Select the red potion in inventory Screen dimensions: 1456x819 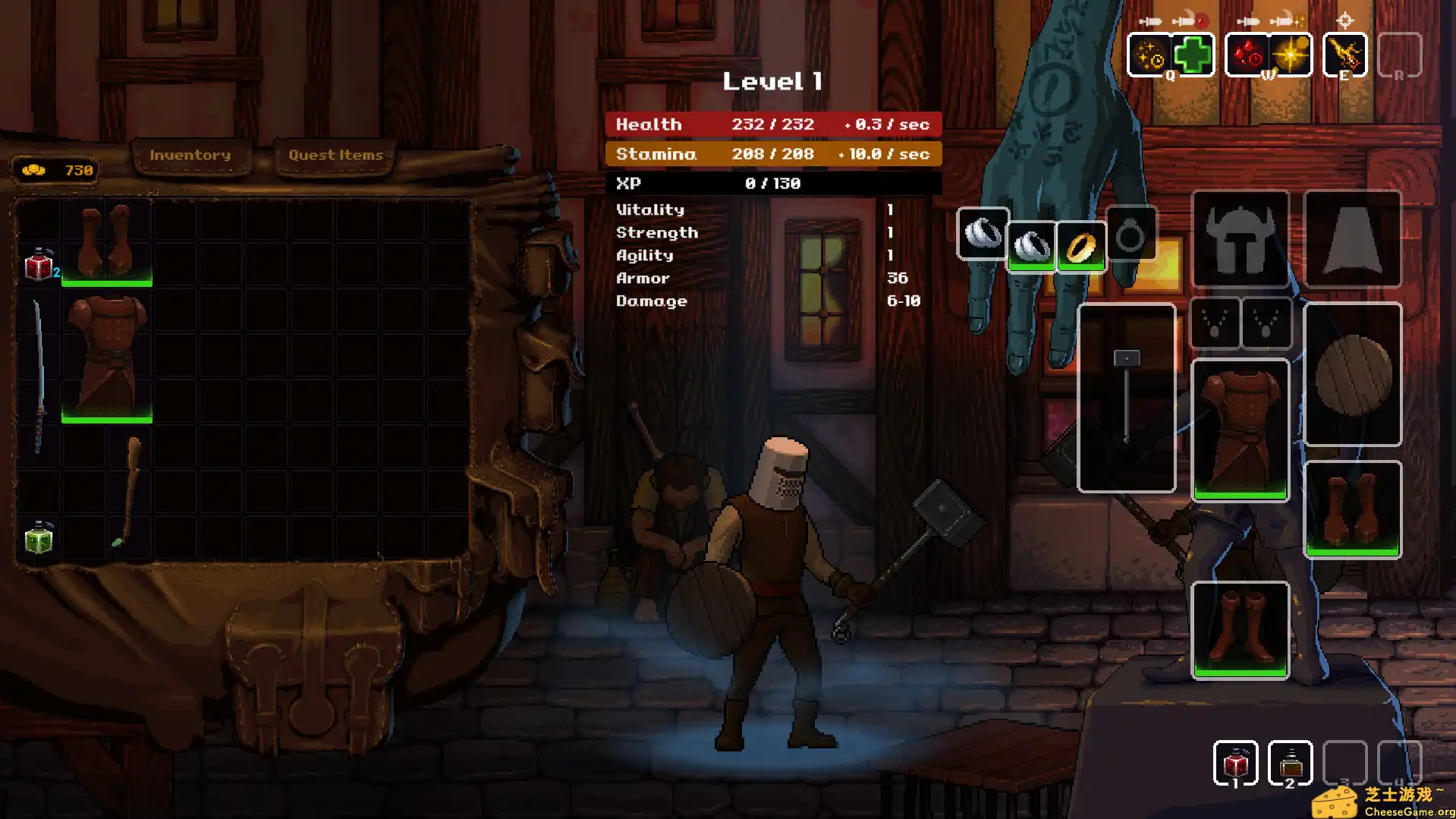39,266
